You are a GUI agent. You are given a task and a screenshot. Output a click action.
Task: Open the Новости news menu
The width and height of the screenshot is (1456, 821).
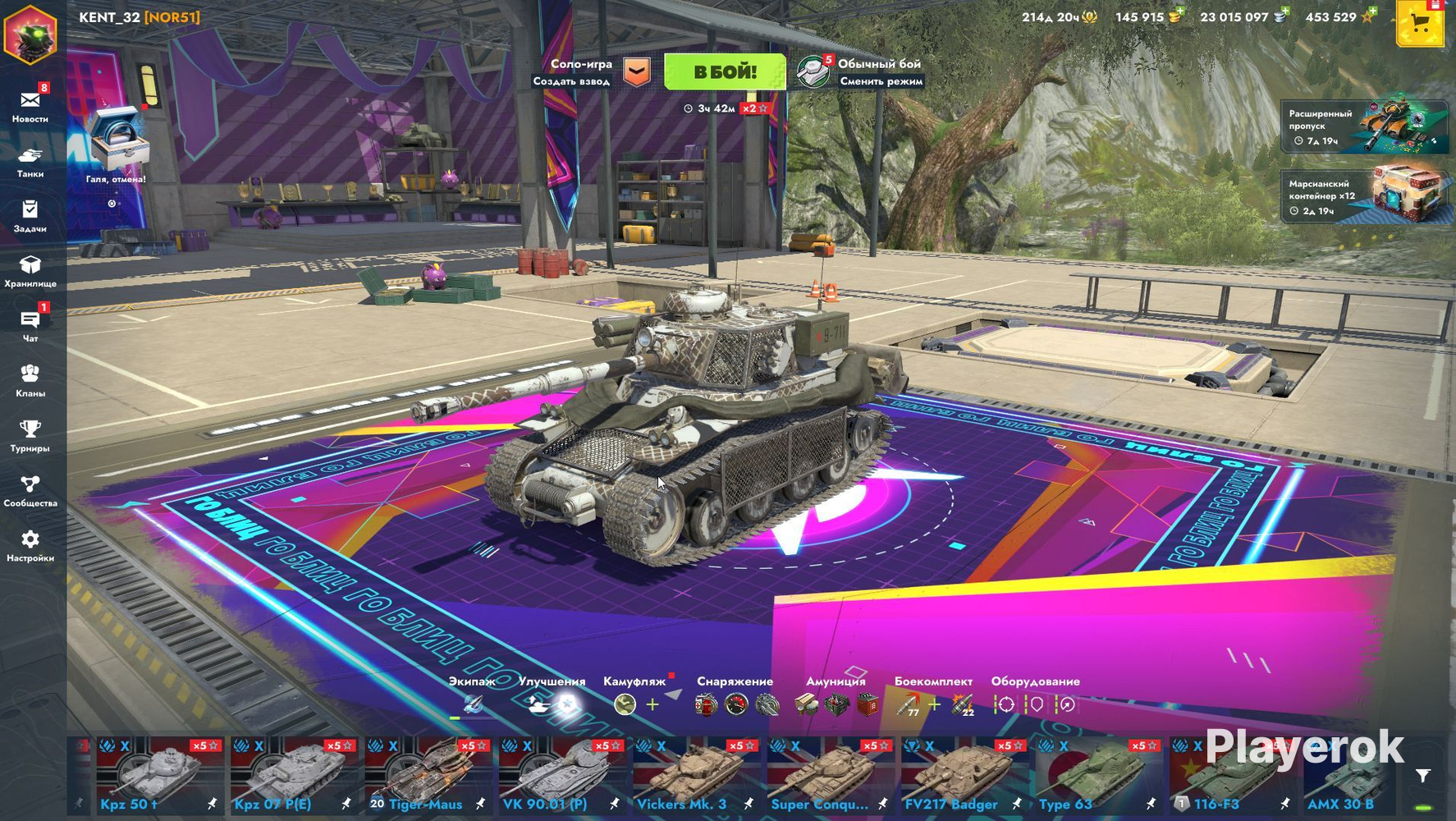coord(30,106)
